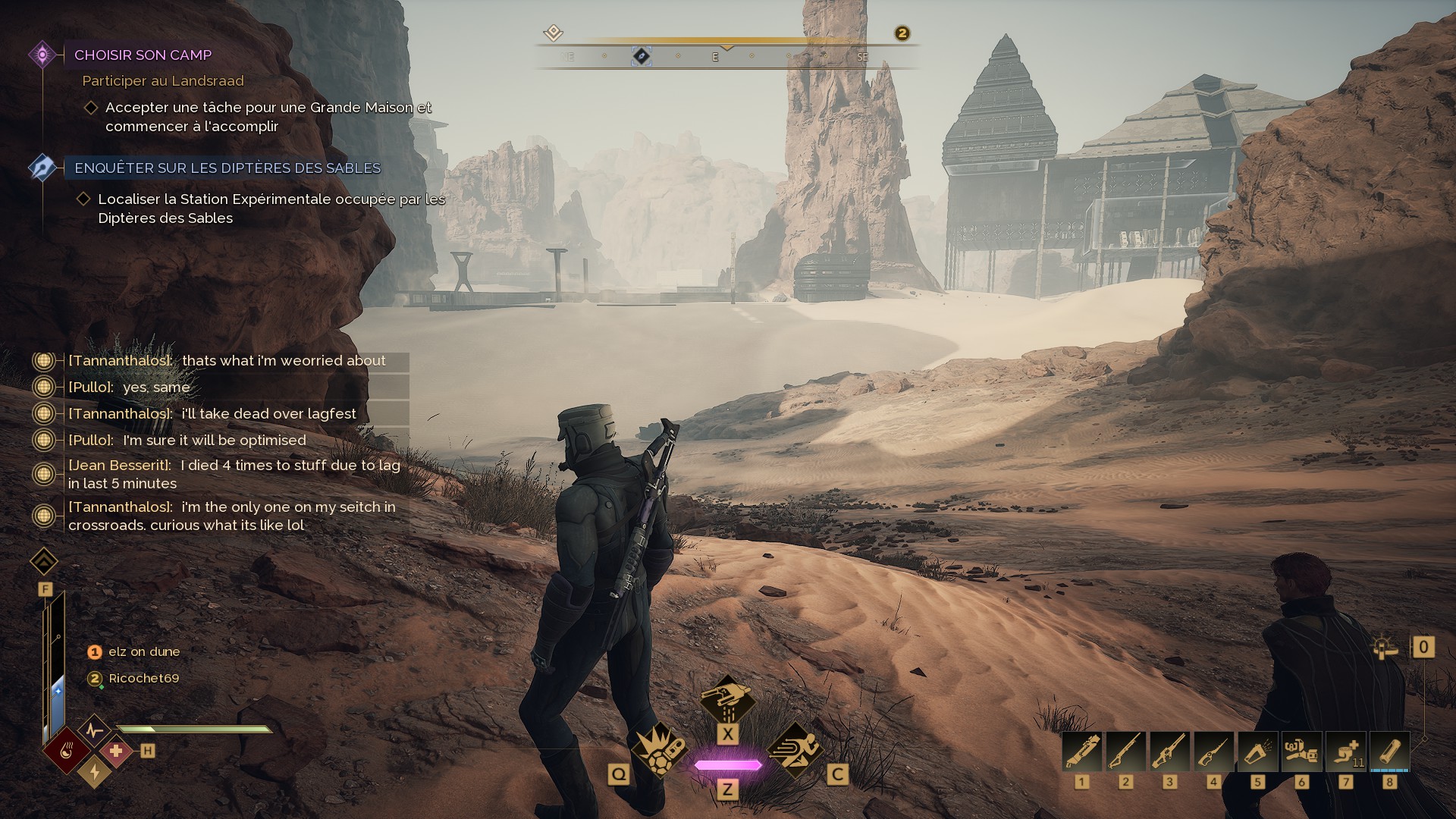The width and height of the screenshot is (1456, 819).
Task: Activate the top diamond ability above X
Action: 726,697
